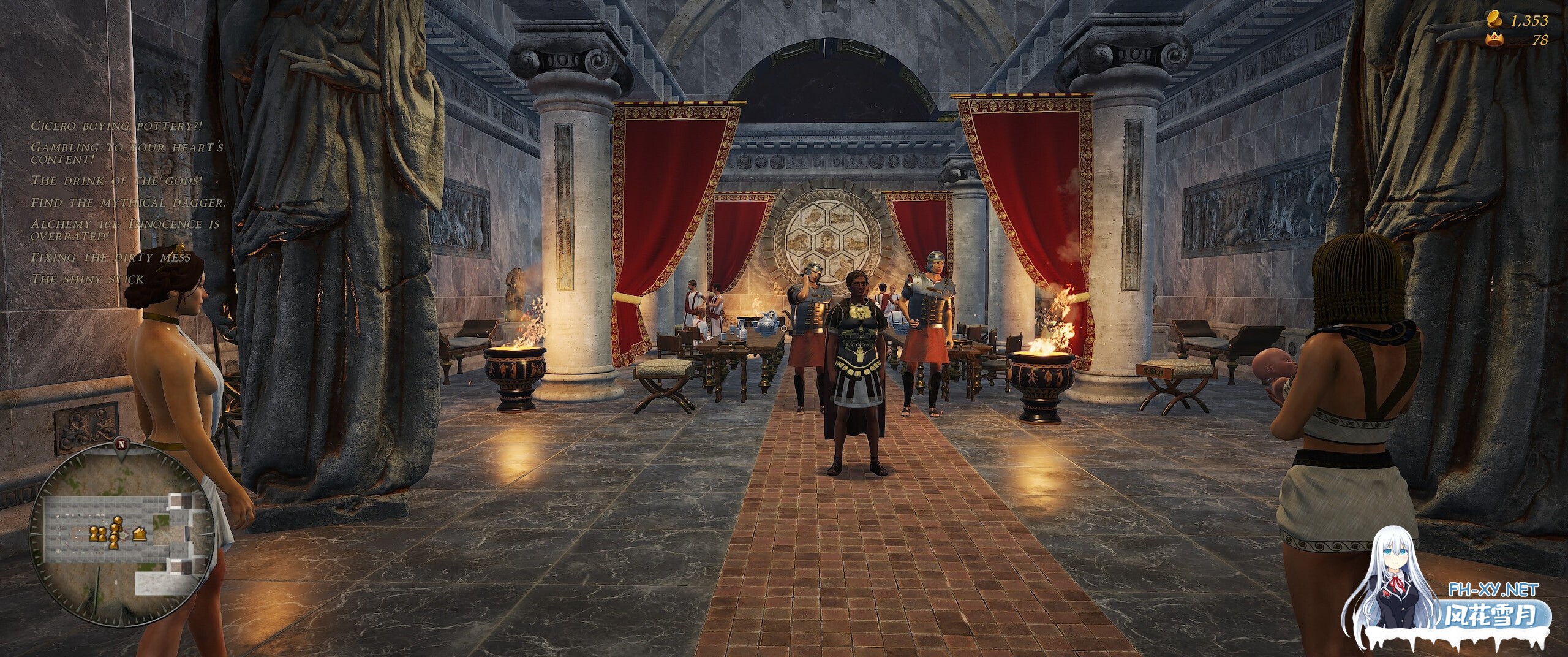Click the crown currency icon
The height and width of the screenshot is (657, 1568).
1494,40
